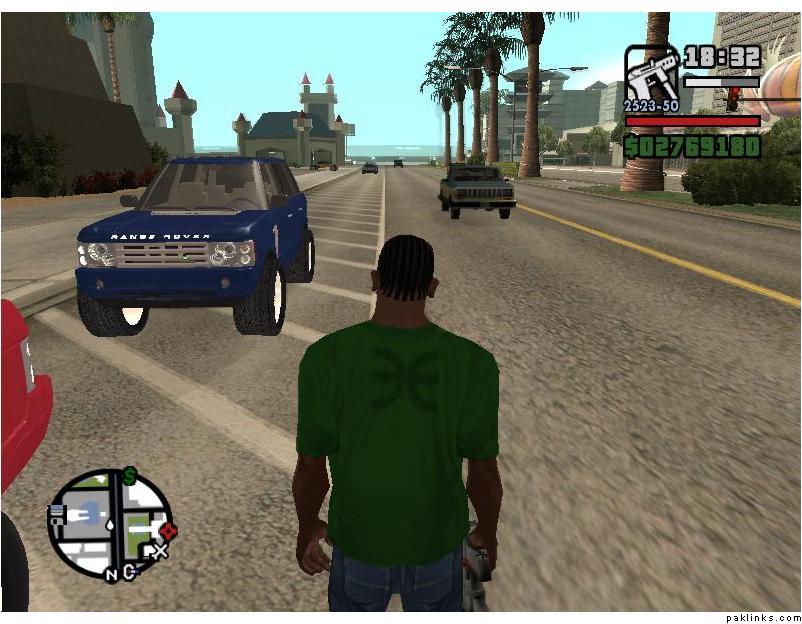Select the C blip on the radar's edge
802x624 pixels.
pyautogui.click(x=128, y=571)
